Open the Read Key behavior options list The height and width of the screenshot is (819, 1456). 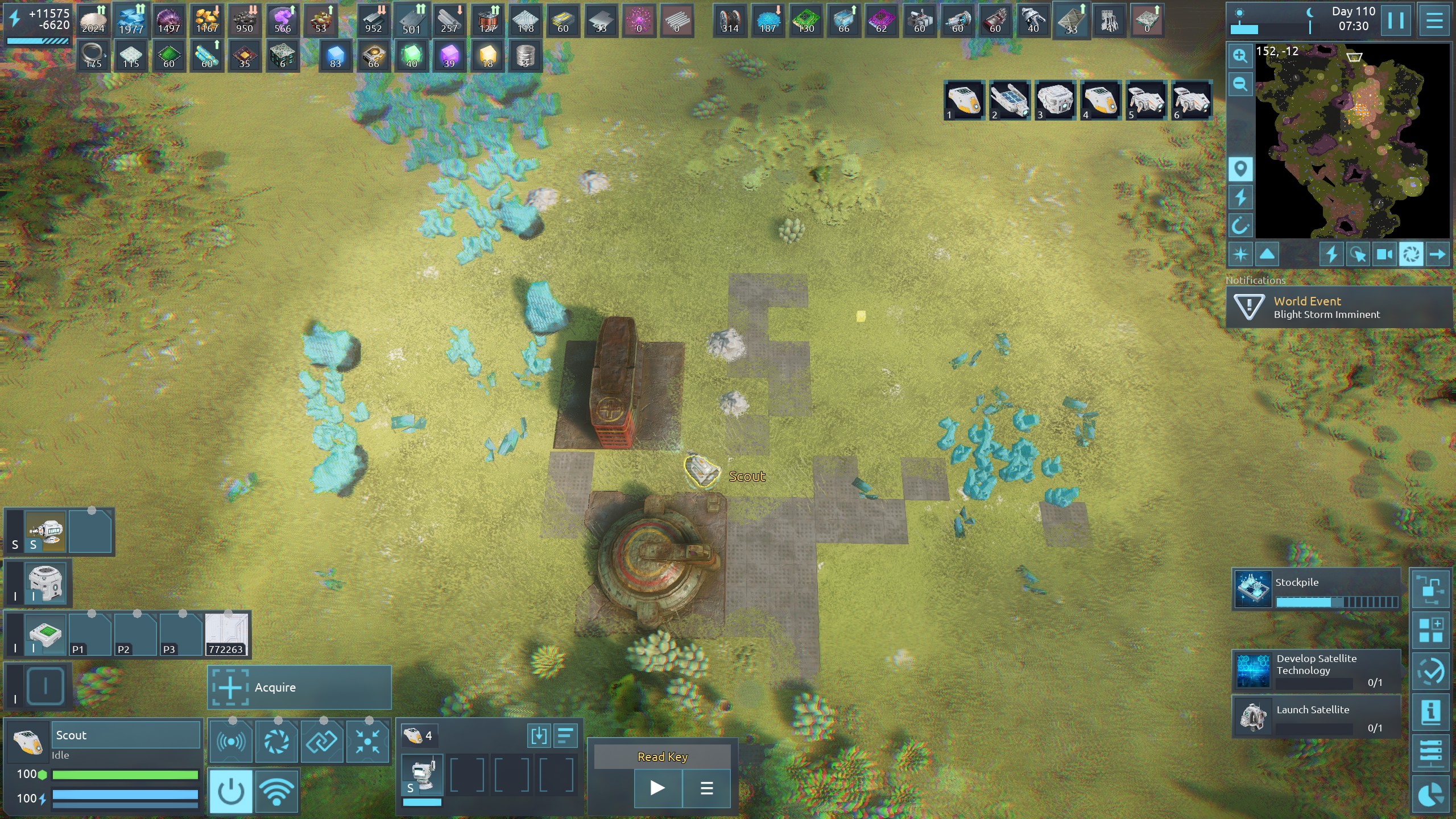point(706,788)
